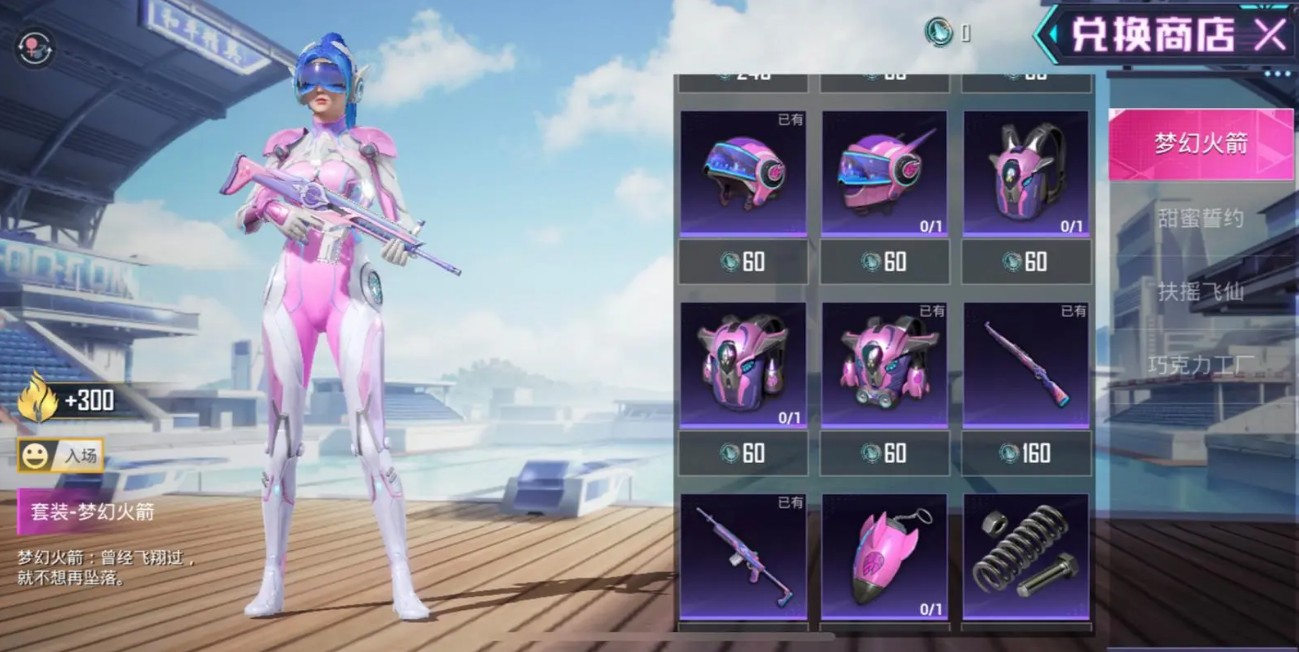Image resolution: width=1299 pixels, height=652 pixels.
Task: Click the 套装-梦幻火箭 set label
Action: coord(91,512)
